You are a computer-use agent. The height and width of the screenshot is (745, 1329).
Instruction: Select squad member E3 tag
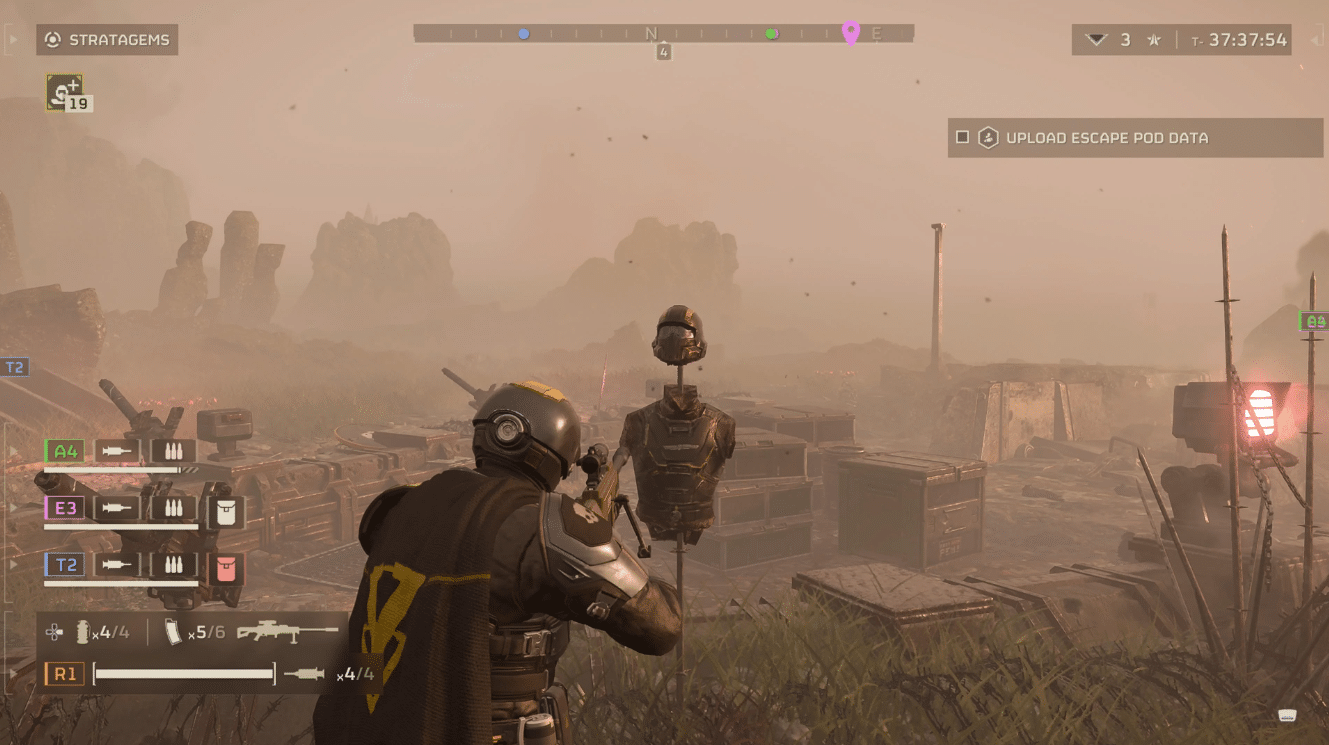pyautogui.click(x=66, y=508)
